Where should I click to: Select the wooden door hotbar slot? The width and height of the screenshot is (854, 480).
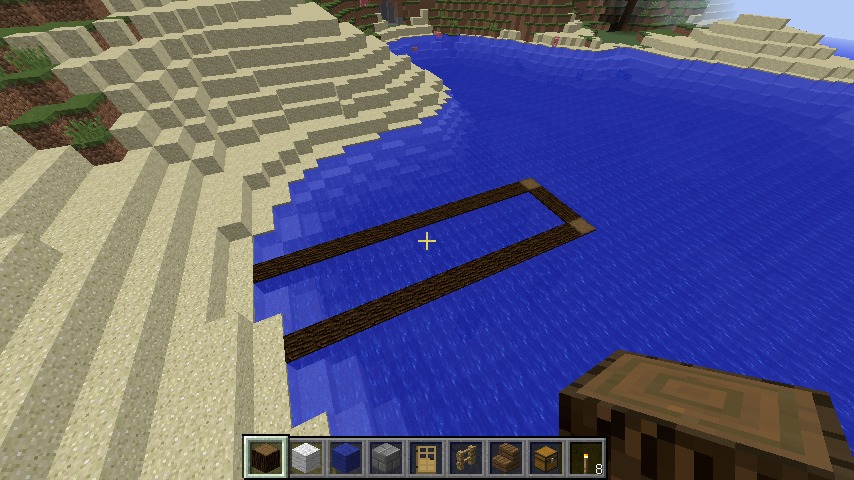[427, 458]
